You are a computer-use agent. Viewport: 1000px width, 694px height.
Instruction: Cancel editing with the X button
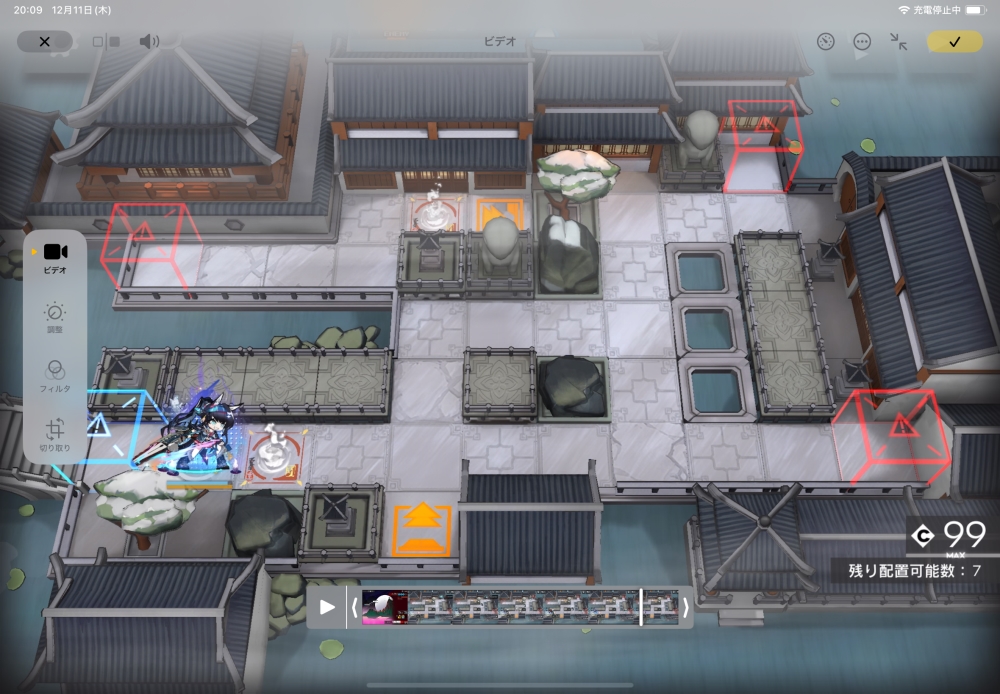click(44, 42)
